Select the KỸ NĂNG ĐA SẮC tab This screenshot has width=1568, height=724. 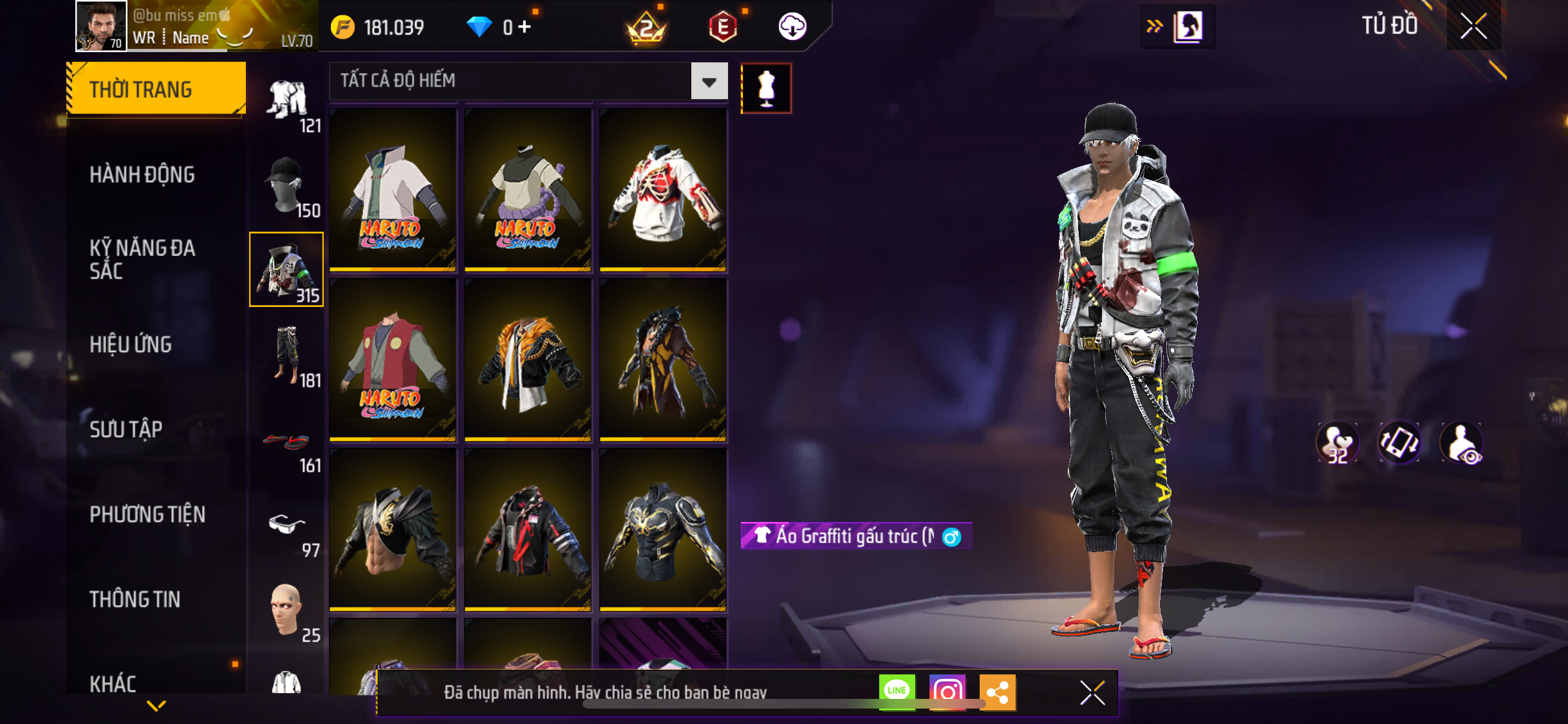[x=142, y=259]
